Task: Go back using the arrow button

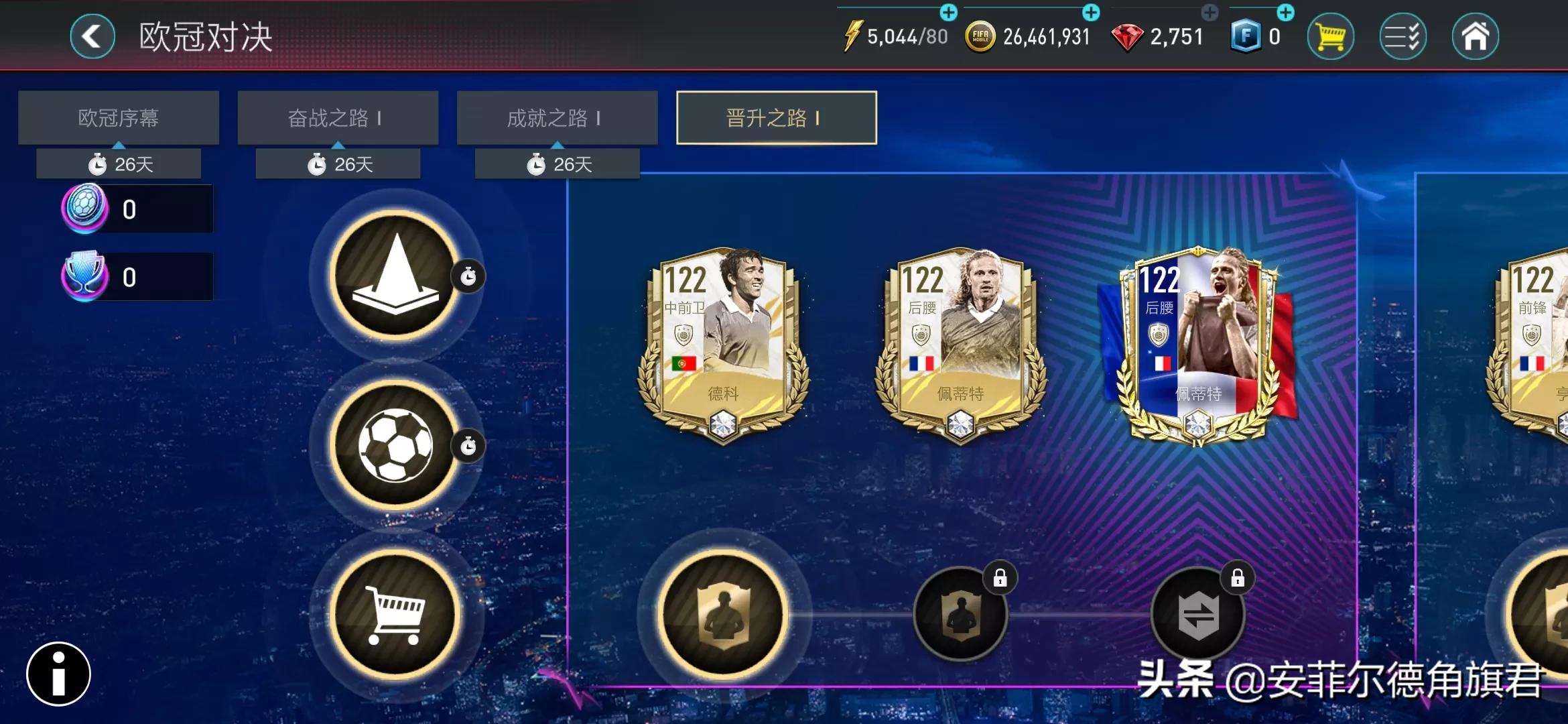Action: (x=92, y=36)
